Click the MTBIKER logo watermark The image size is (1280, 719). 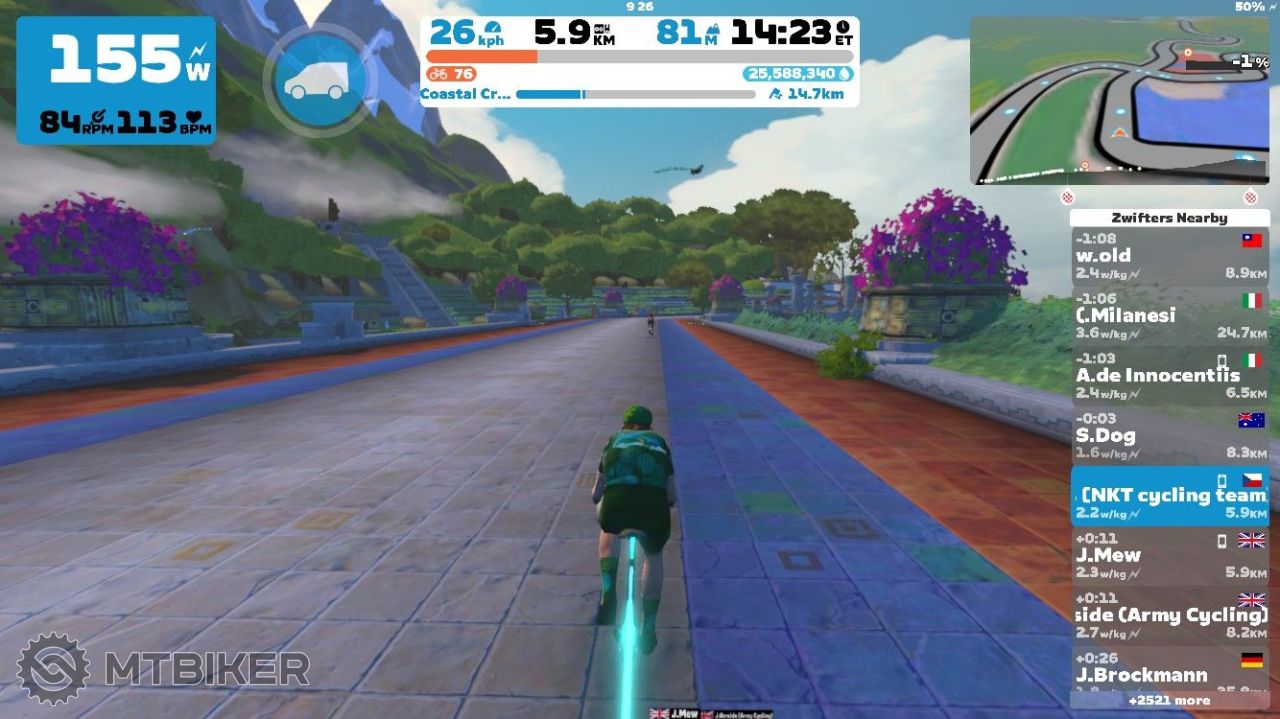tap(162, 668)
